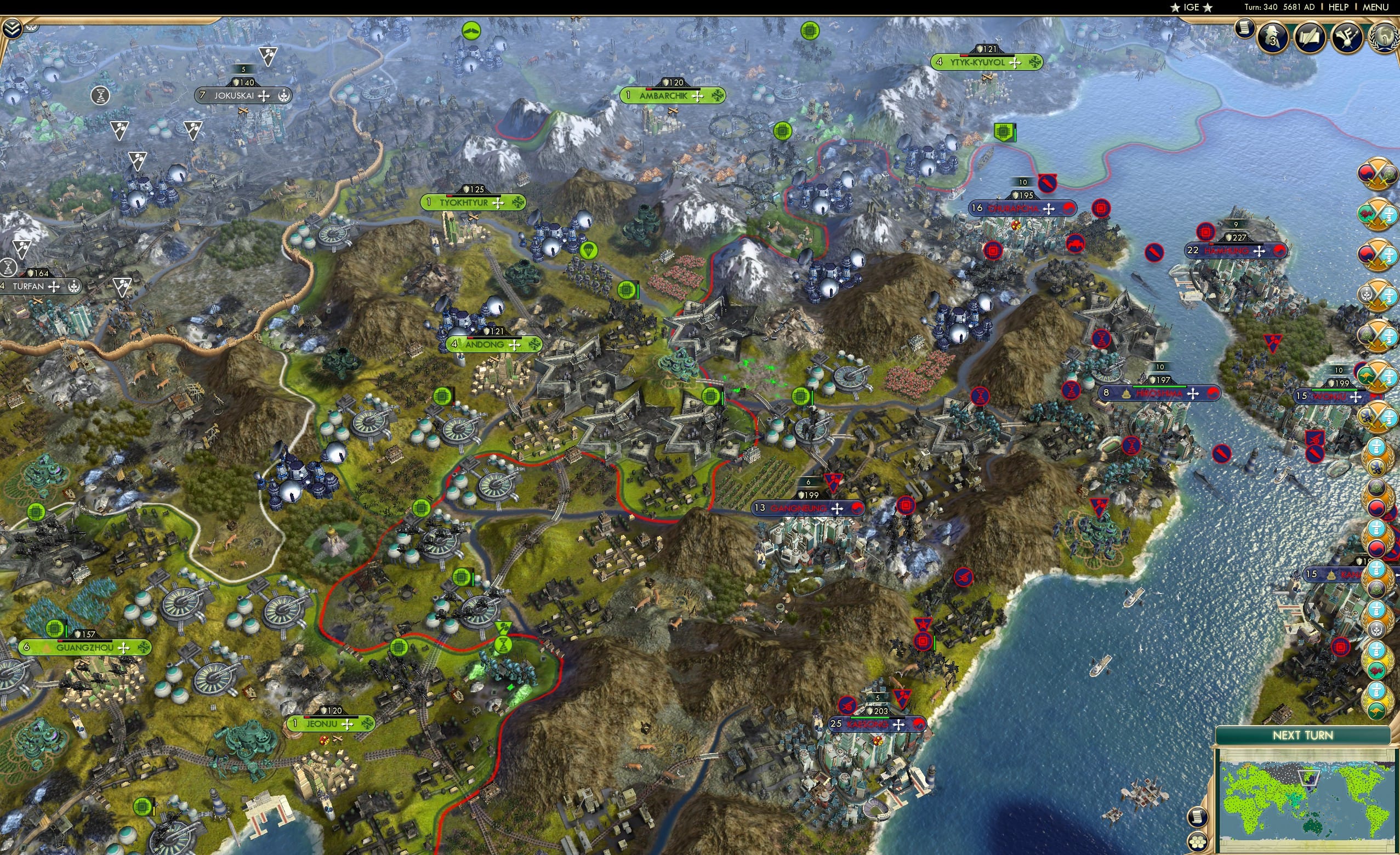1400x855 pixels.
Task: Click the viewport rectangle on the minimap
Action: 1309,778
